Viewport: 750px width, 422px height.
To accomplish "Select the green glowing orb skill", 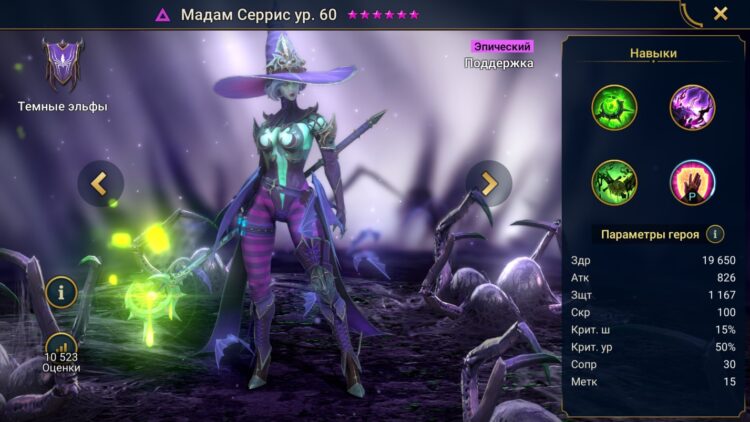I will coord(613,107).
